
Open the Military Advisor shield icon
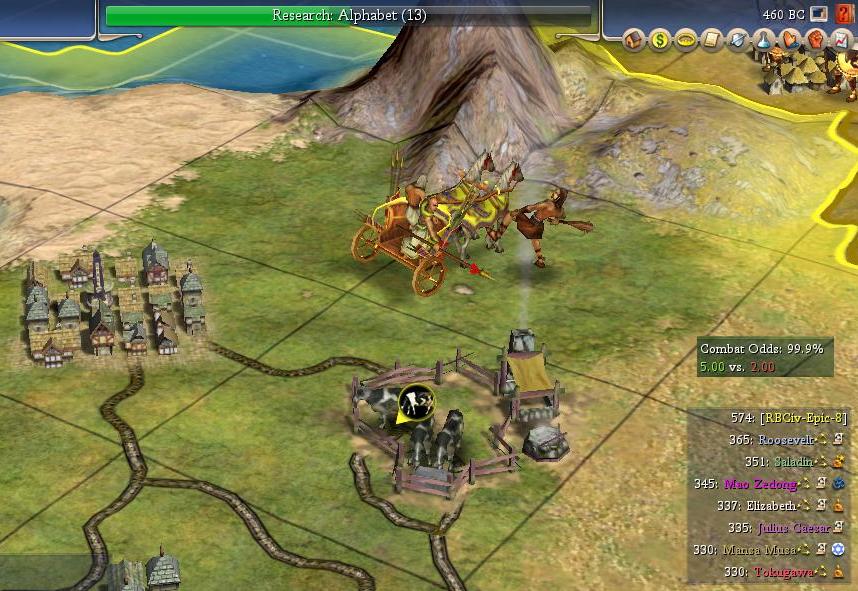738,40
